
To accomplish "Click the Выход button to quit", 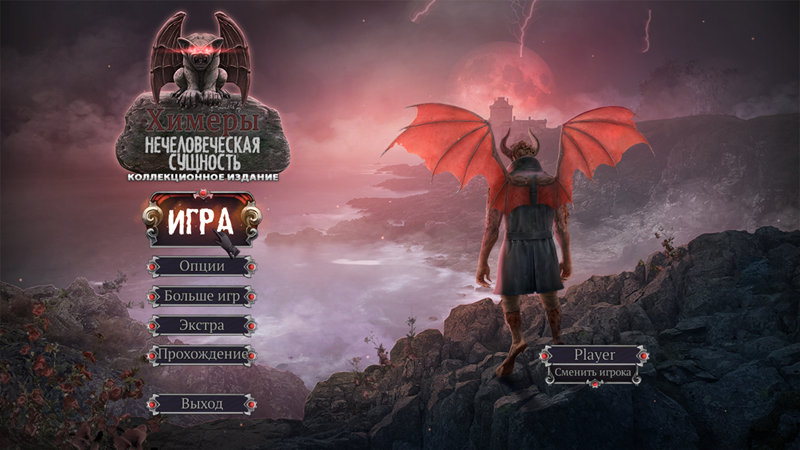I will 201,404.
